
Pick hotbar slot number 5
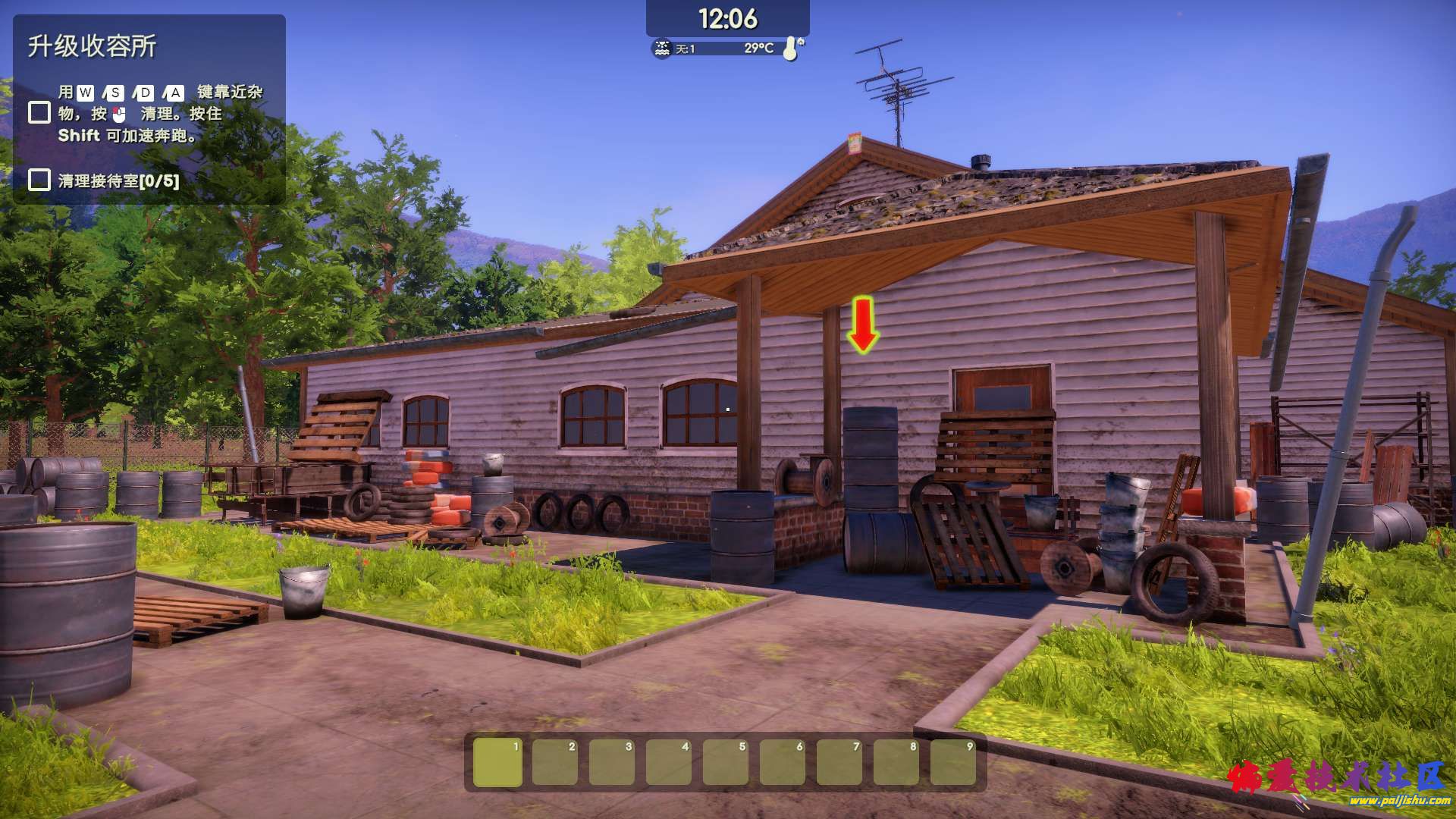click(x=725, y=762)
